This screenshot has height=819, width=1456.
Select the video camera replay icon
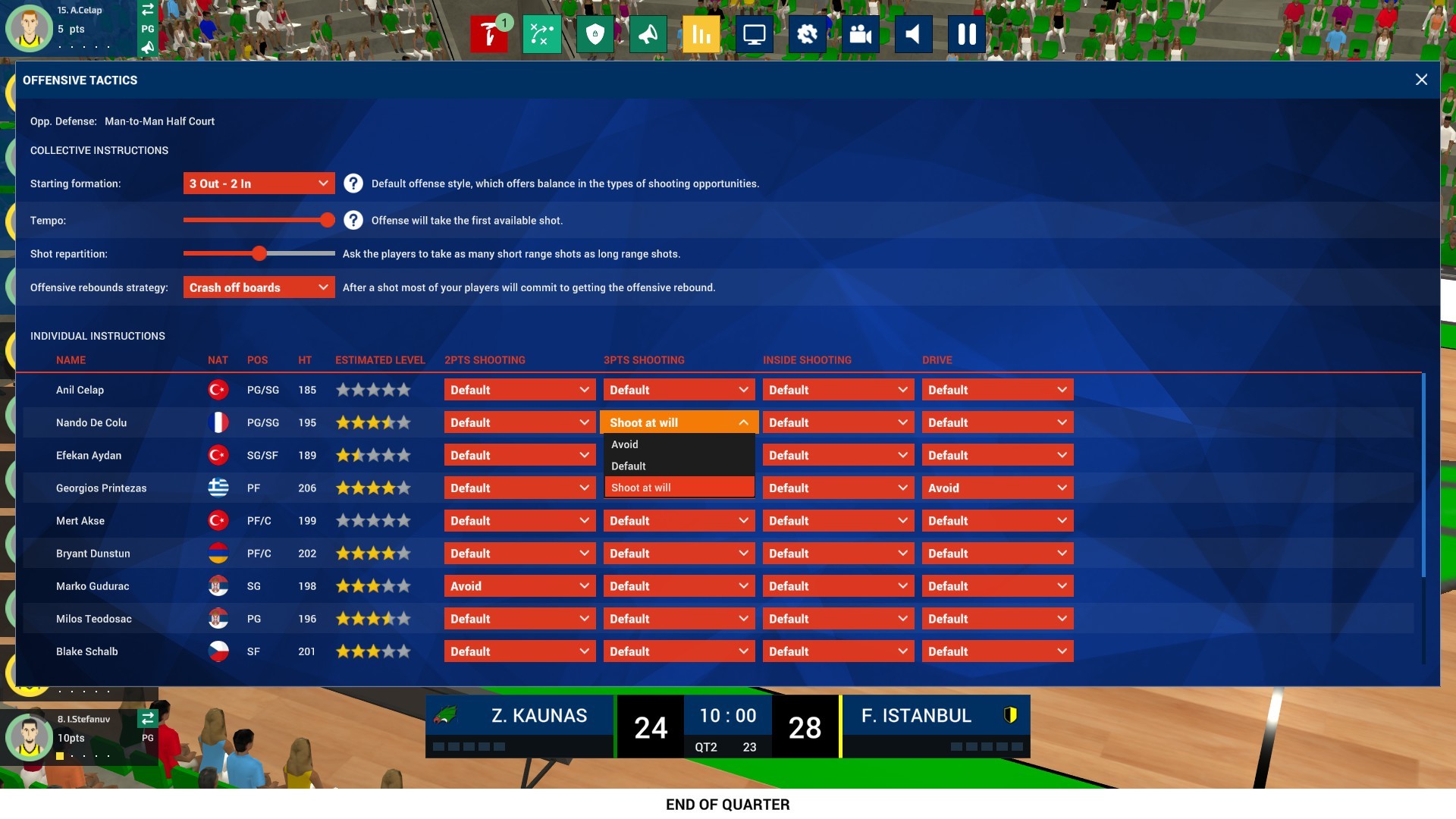click(x=861, y=33)
